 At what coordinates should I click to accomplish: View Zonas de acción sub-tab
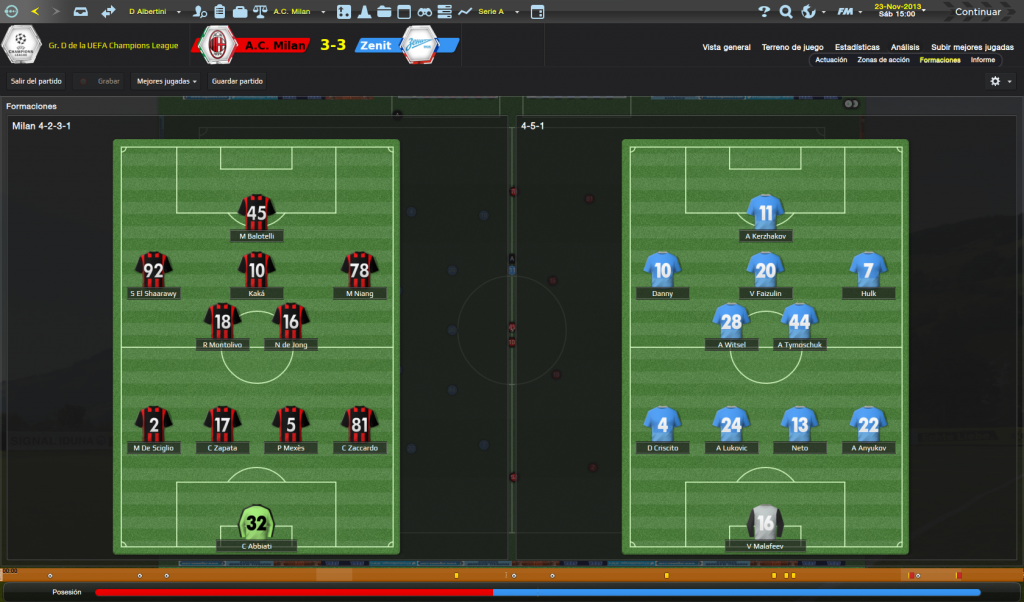pos(883,60)
